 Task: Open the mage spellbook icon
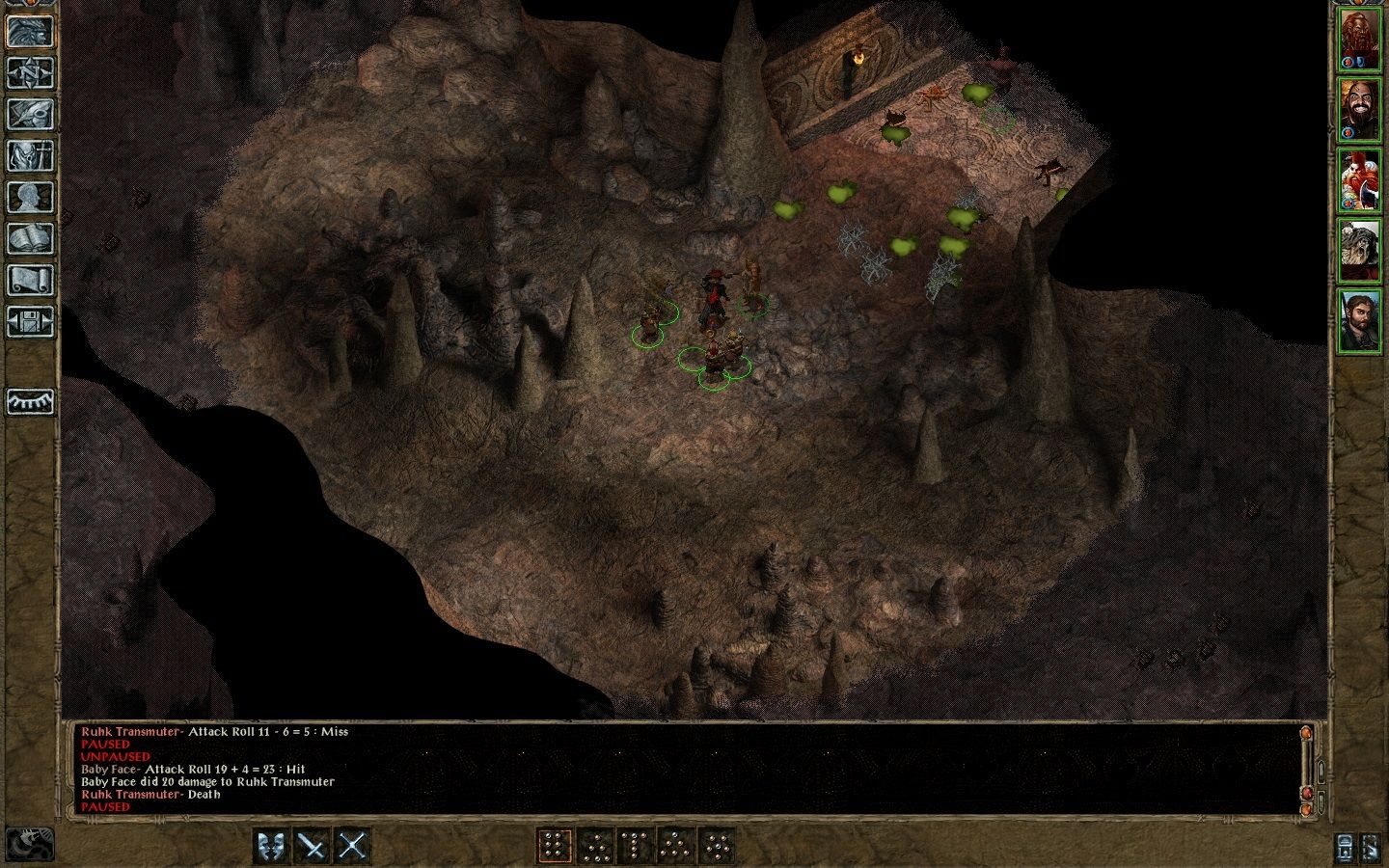click(31, 238)
